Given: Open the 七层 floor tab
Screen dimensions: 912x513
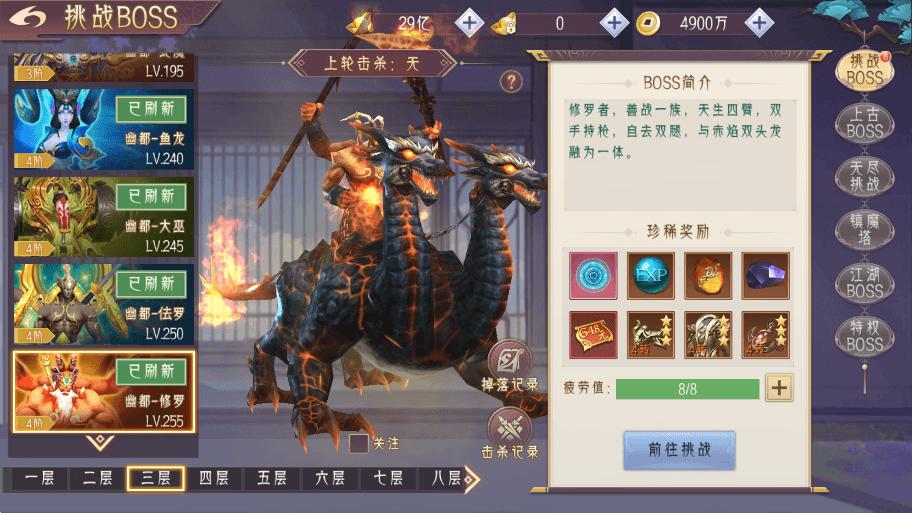Looking at the screenshot, I should pyautogui.click(x=389, y=478).
